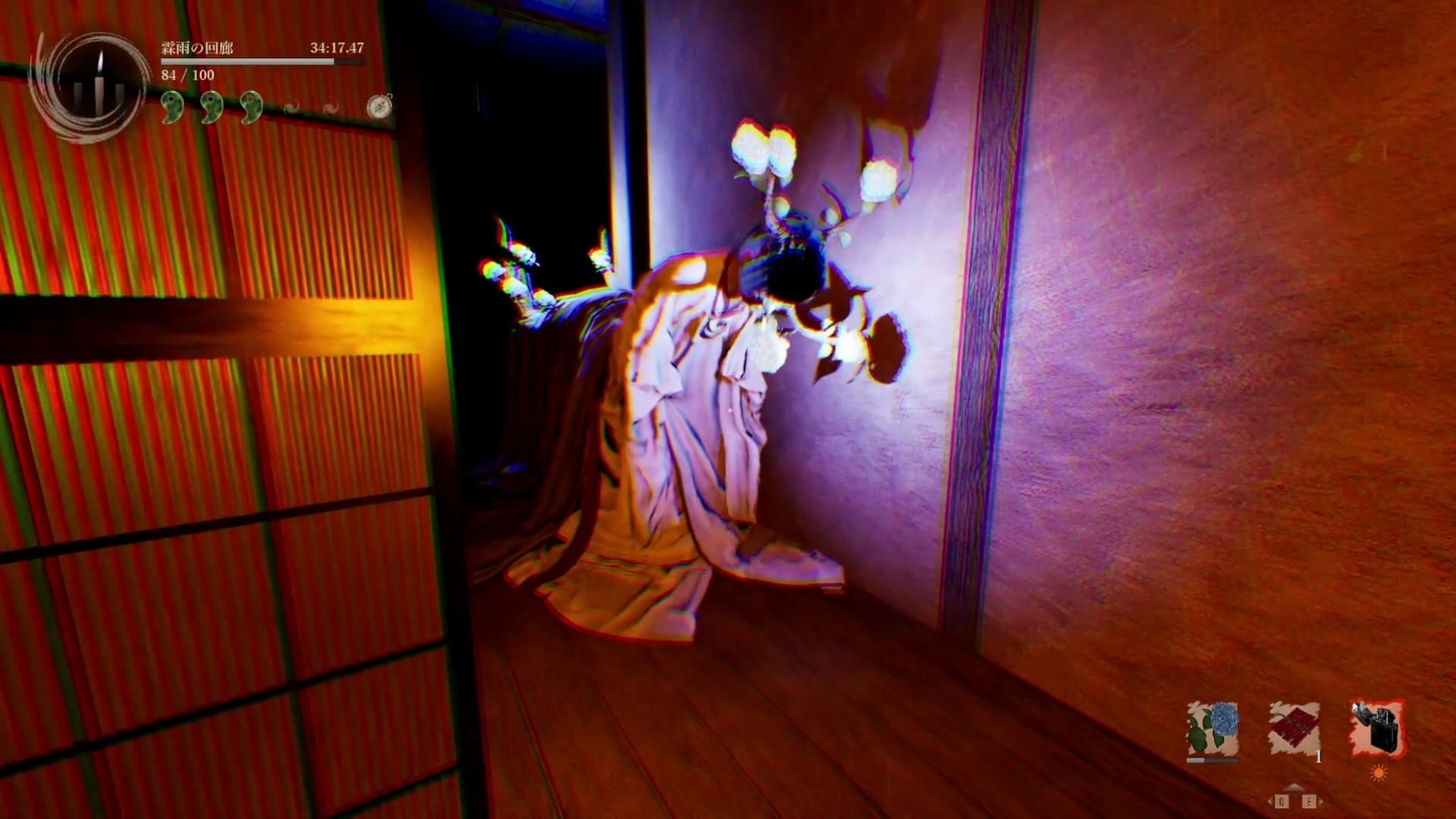
Task: Click the right arrow beside the E key
Action: [1321, 801]
